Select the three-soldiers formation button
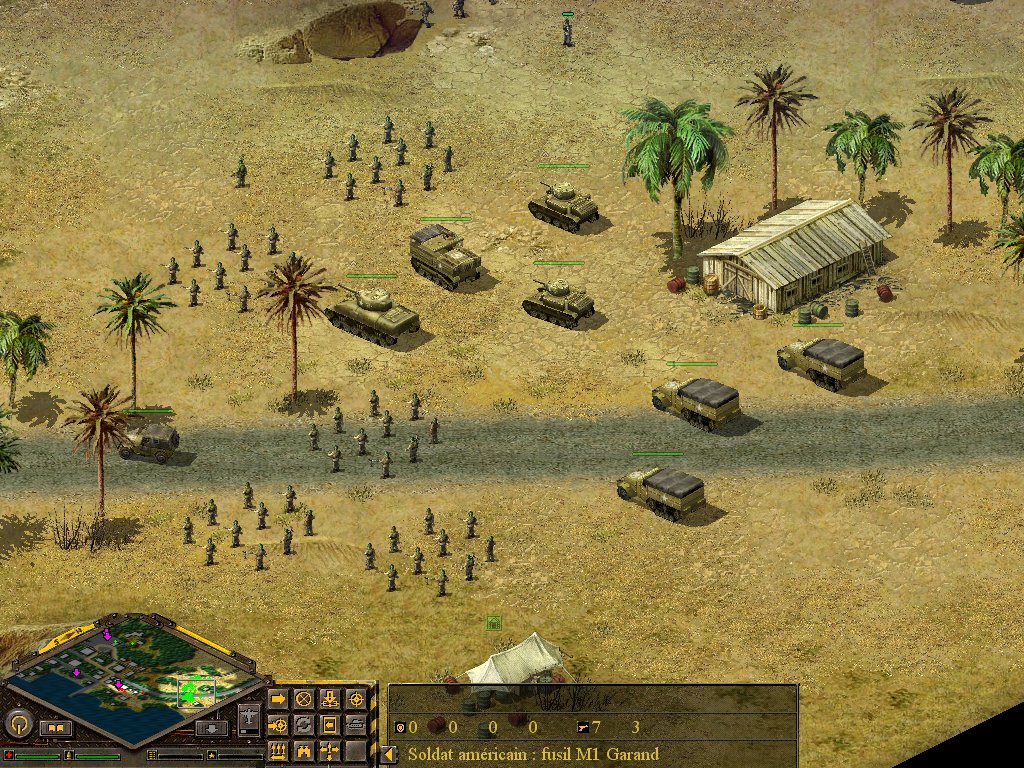Screen dimensions: 1024x768 click(x=278, y=750)
